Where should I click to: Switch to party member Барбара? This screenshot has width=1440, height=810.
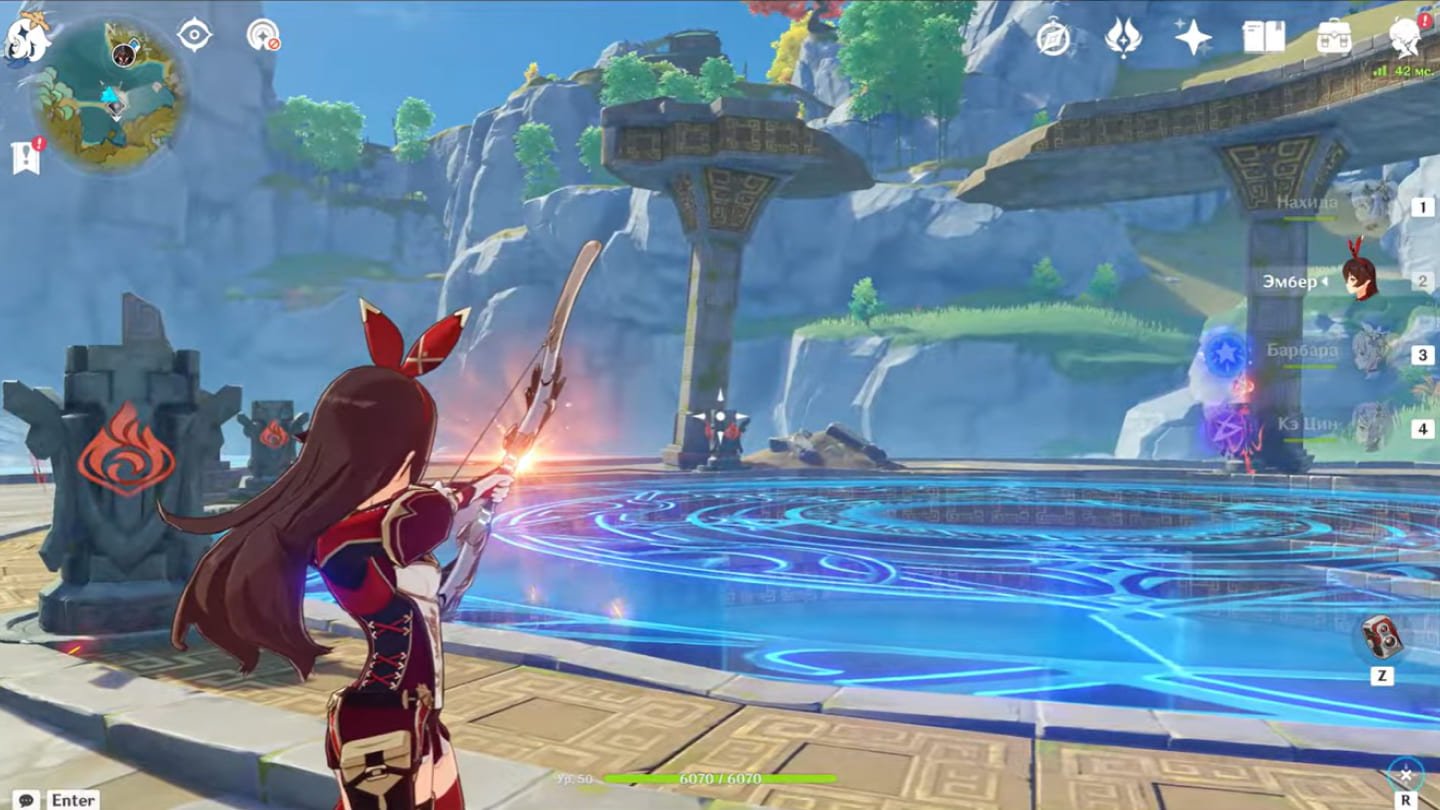1368,353
